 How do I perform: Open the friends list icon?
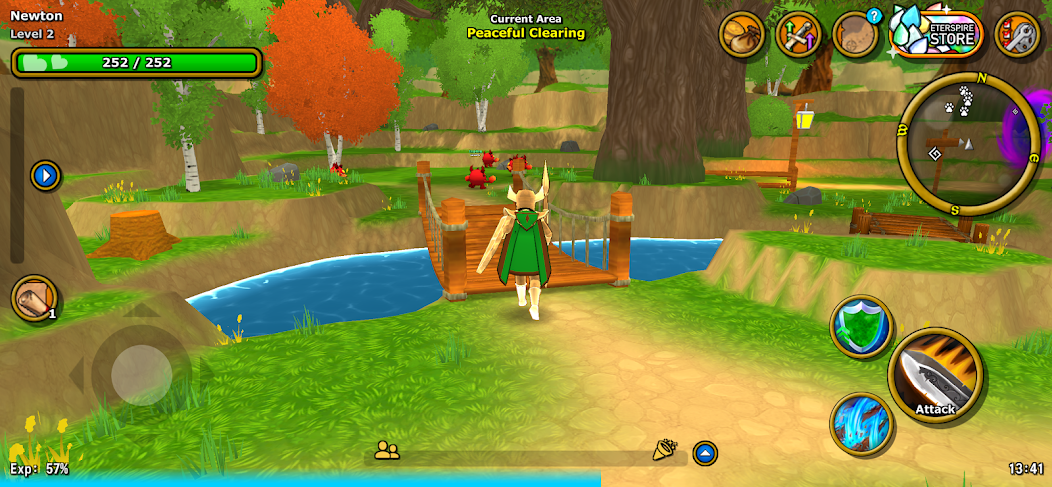click(x=387, y=451)
